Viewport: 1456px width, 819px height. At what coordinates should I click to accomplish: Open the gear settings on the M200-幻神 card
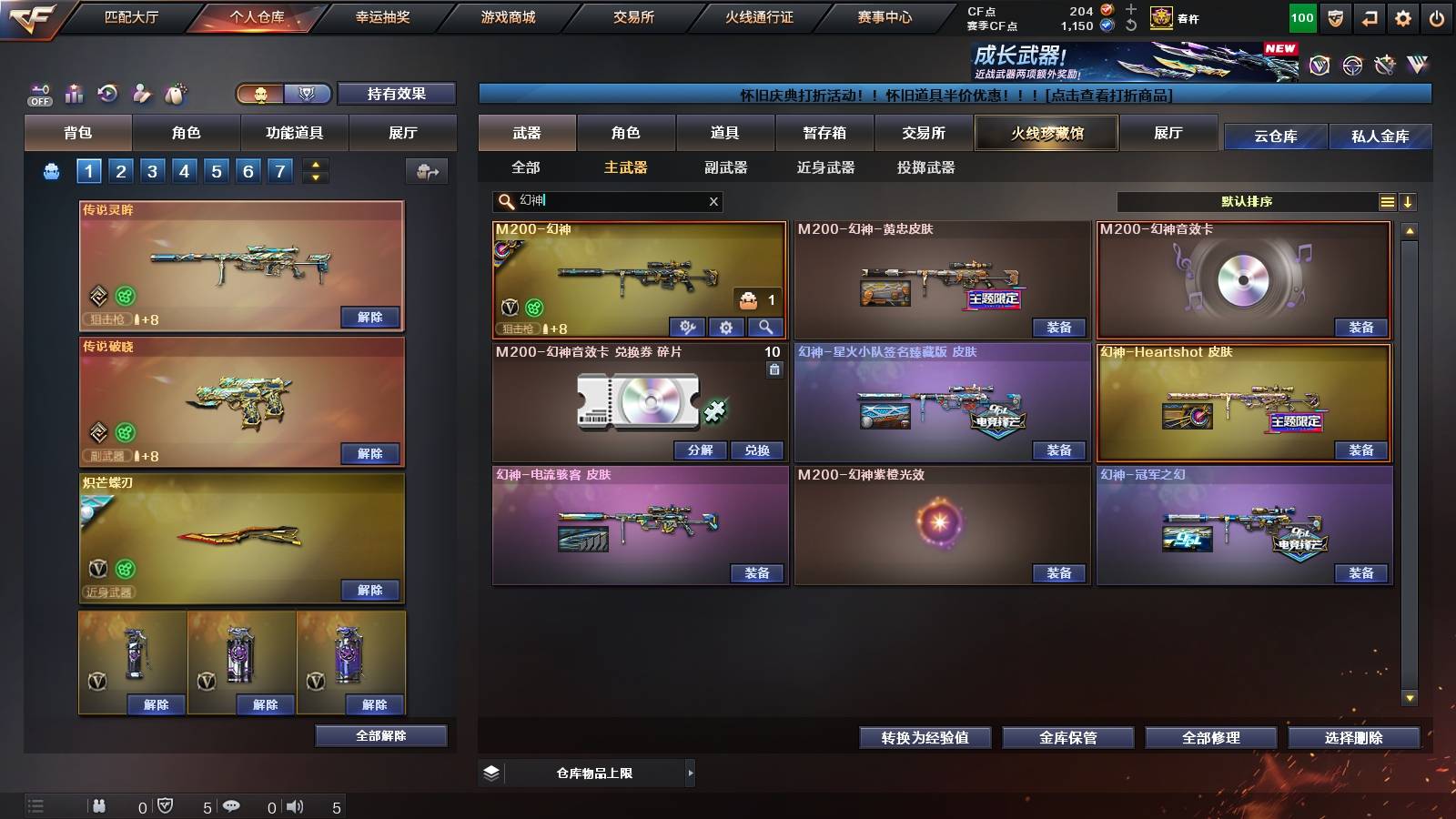tap(725, 328)
